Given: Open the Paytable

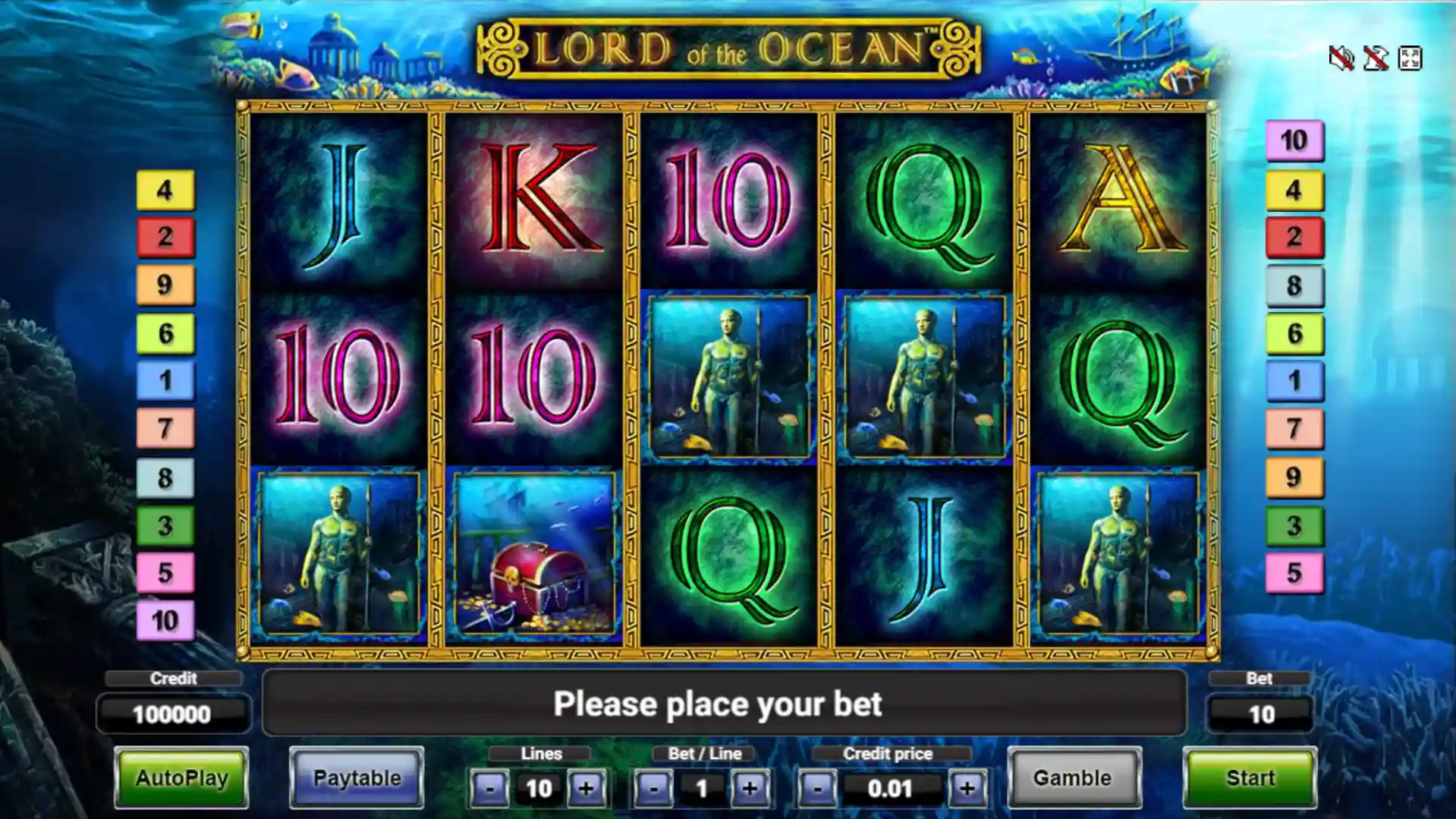Looking at the screenshot, I should pyautogui.click(x=357, y=778).
